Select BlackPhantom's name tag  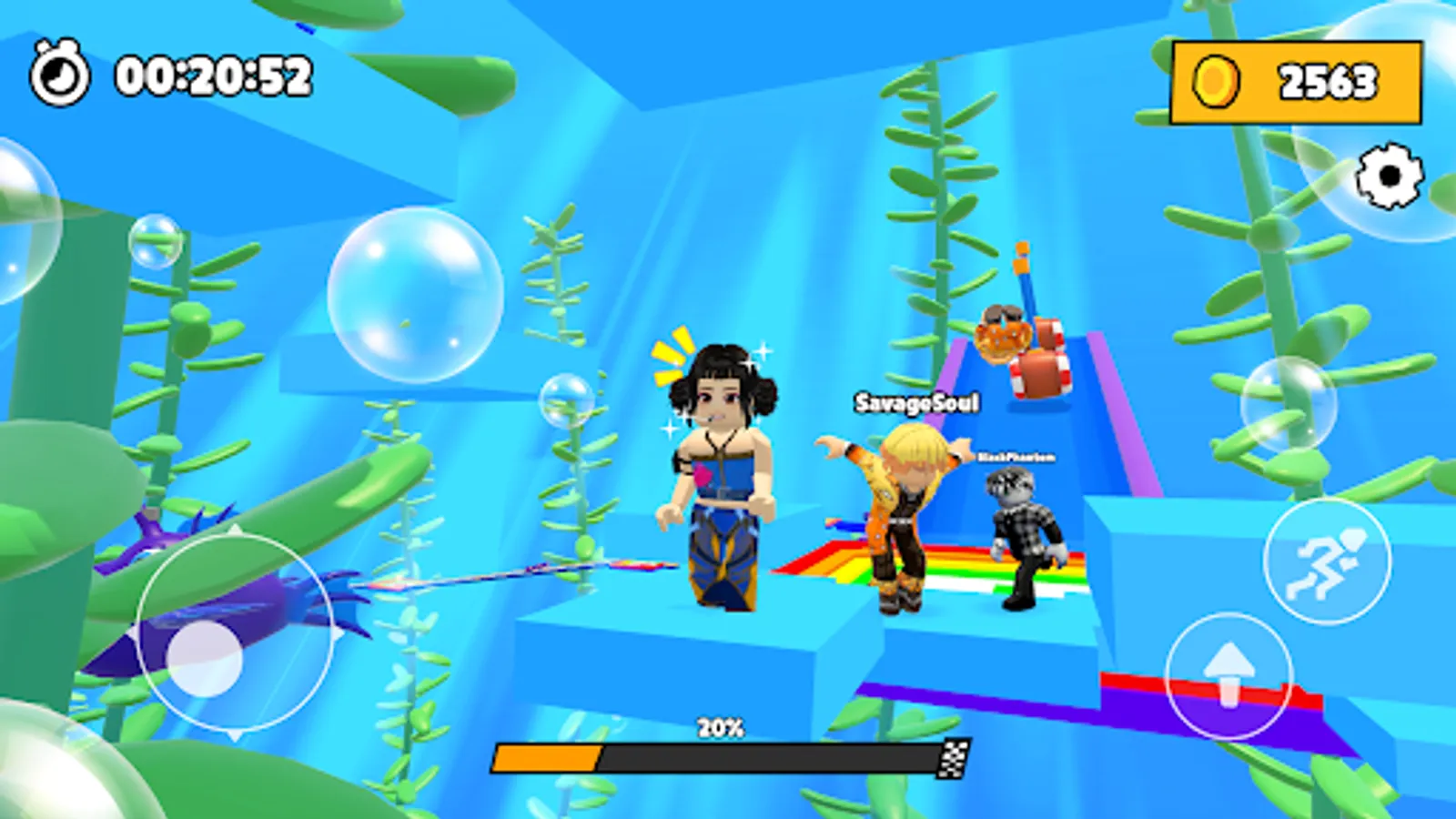tap(1015, 459)
